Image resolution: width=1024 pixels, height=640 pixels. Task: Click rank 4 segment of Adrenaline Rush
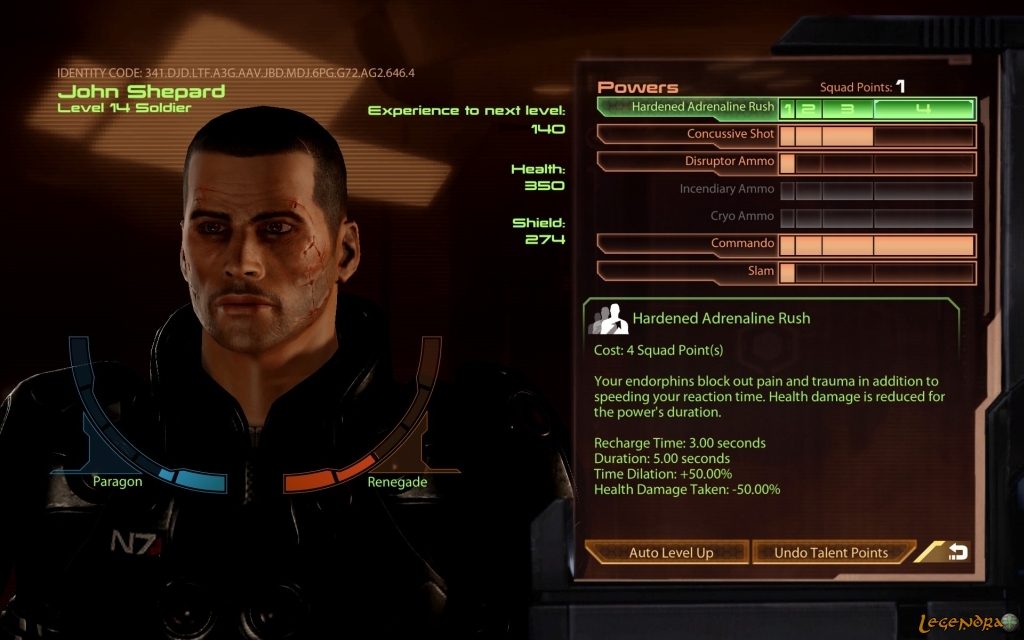[x=923, y=108]
